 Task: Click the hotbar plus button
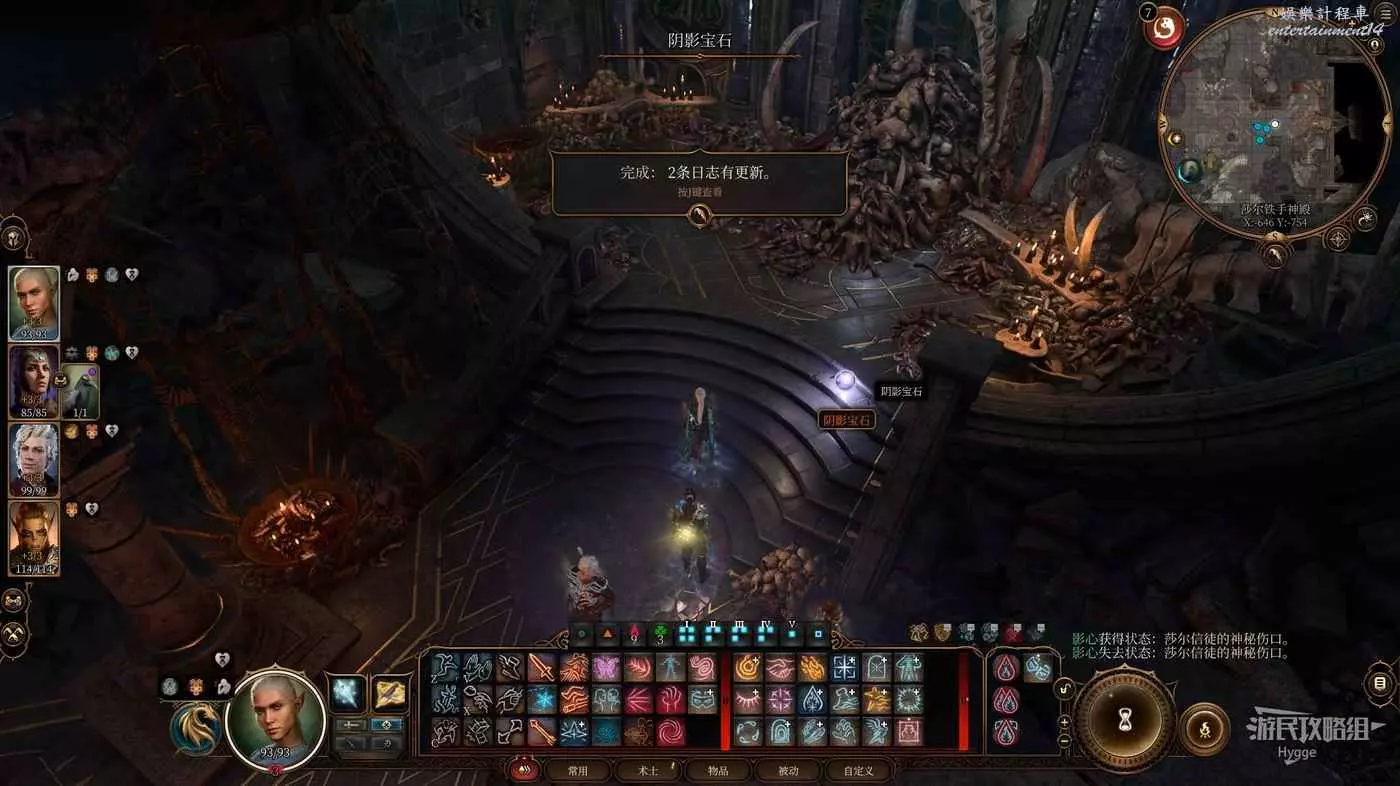point(1064,722)
